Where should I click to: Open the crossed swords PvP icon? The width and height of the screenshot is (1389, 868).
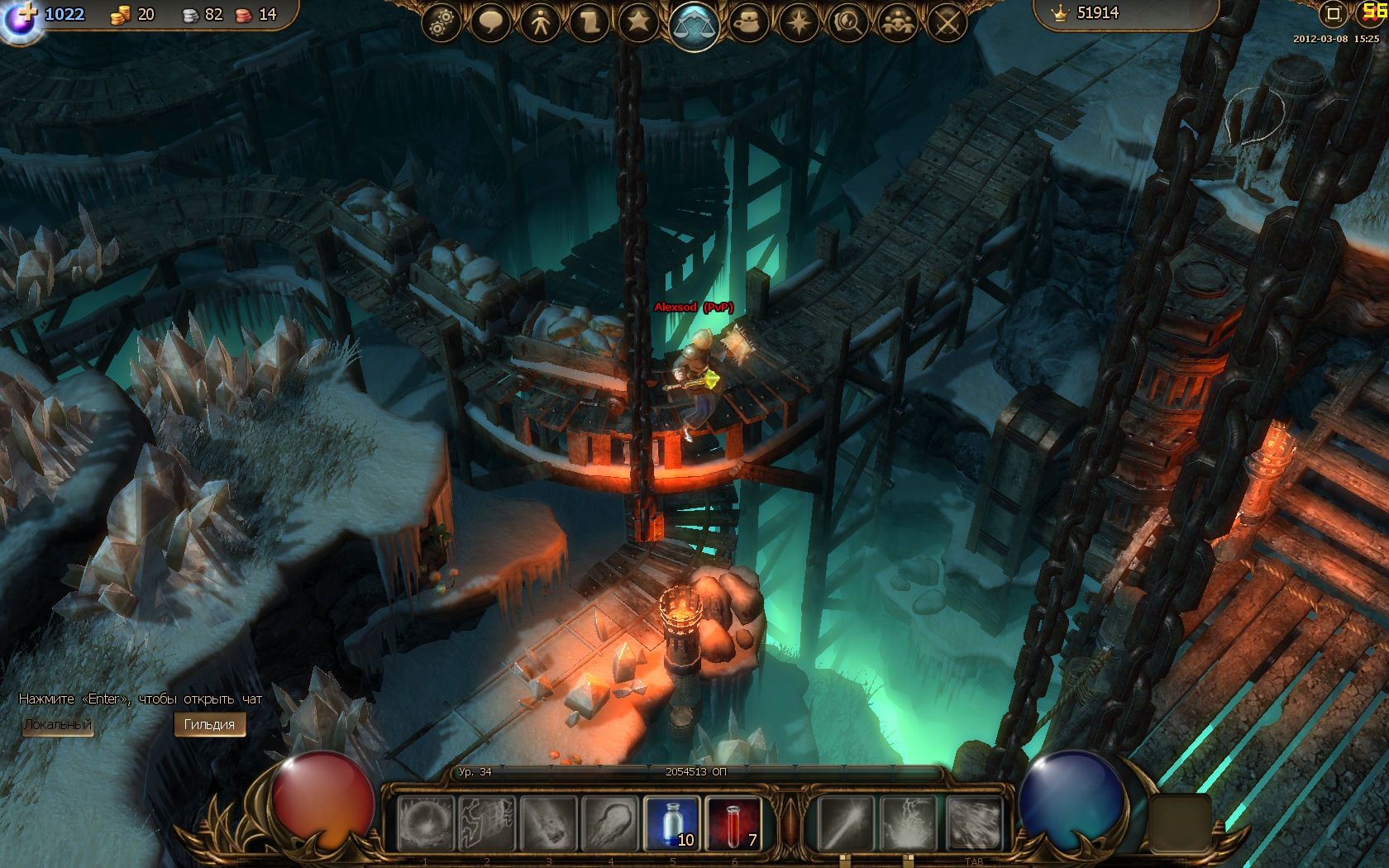pyautogui.click(x=947, y=23)
